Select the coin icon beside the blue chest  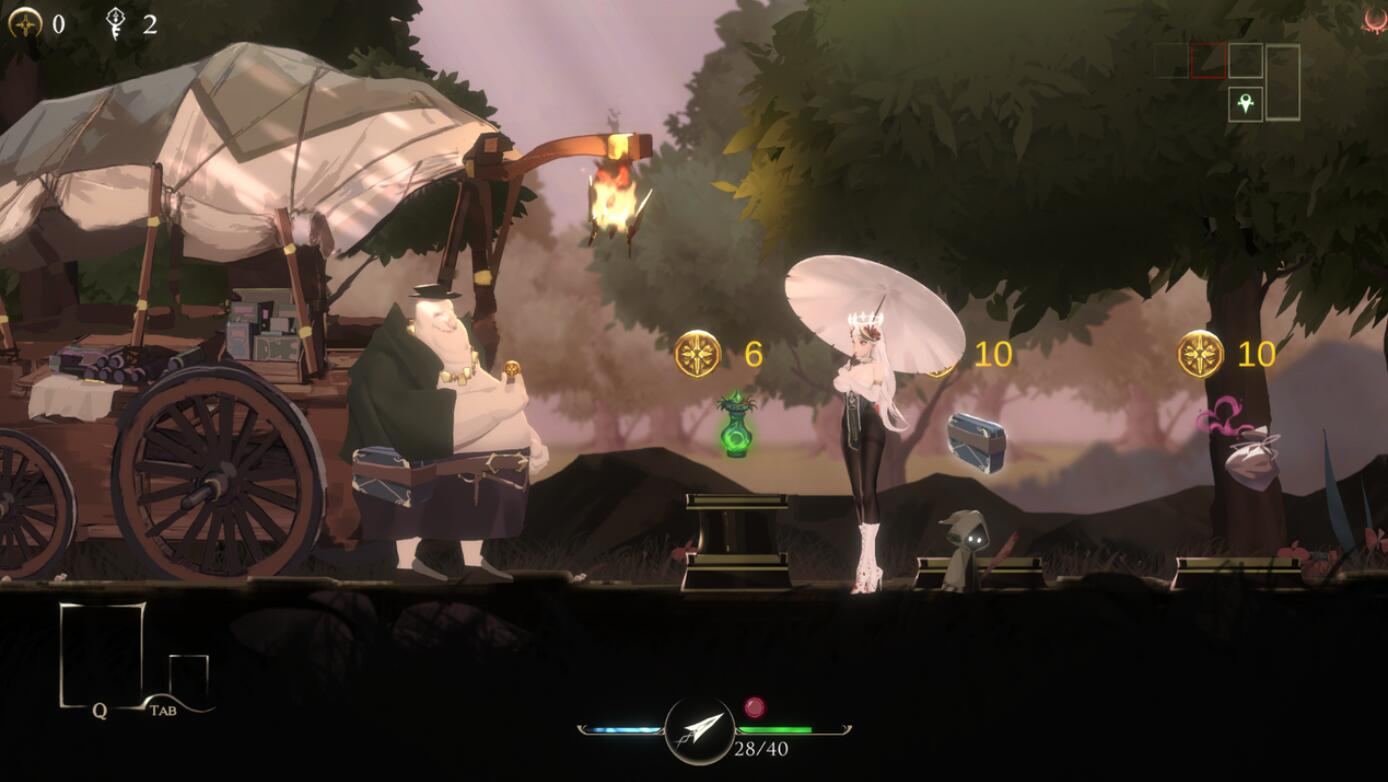click(x=940, y=354)
